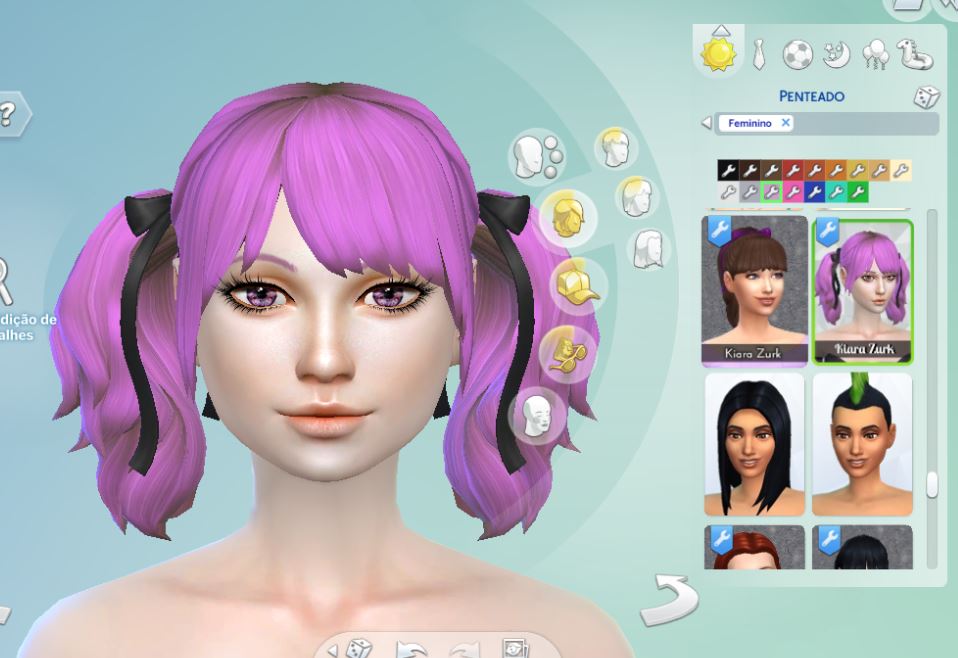Open the Swimwear pool float category

click(914, 54)
